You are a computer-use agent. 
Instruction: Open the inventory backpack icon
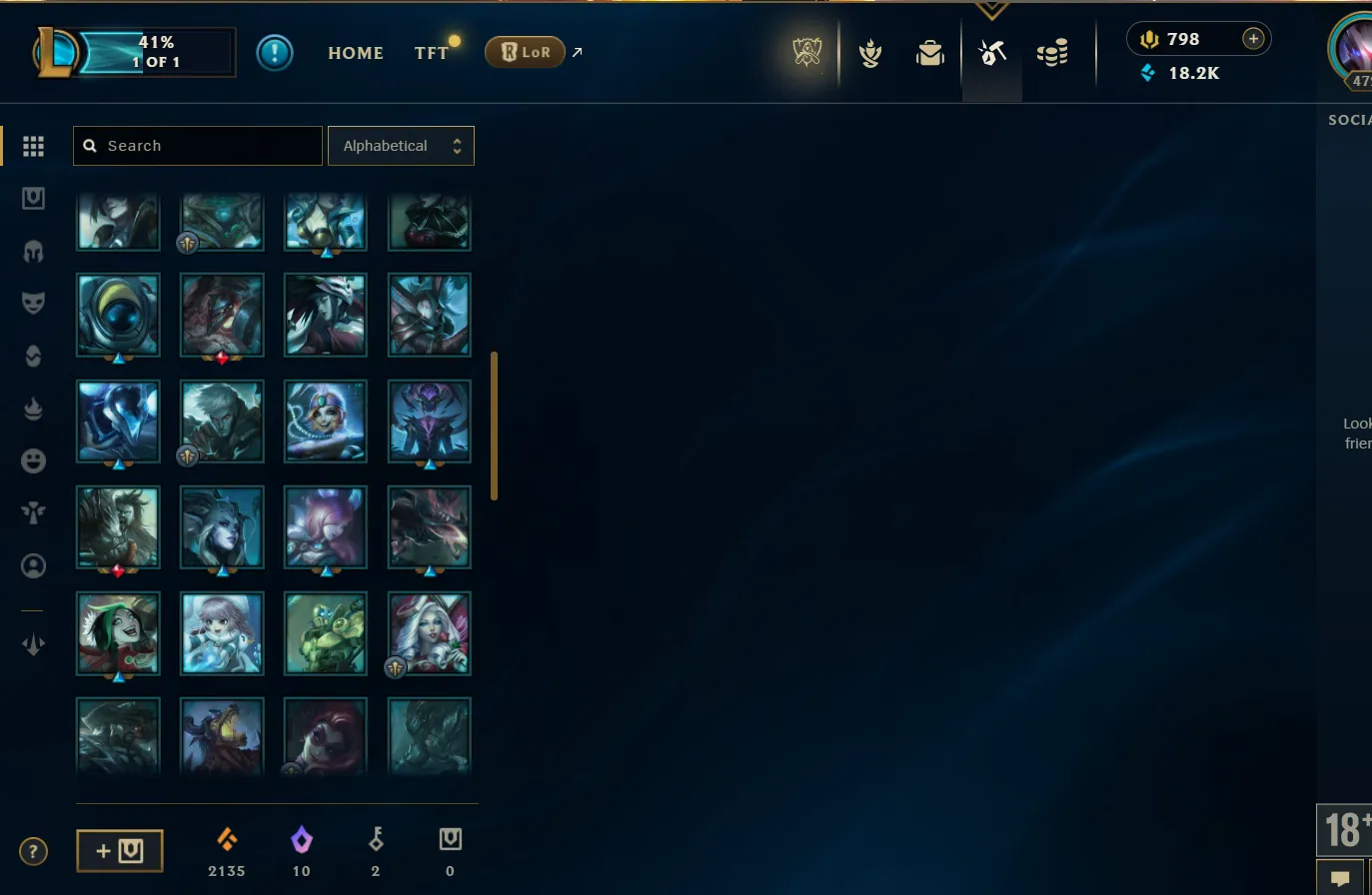tap(929, 52)
